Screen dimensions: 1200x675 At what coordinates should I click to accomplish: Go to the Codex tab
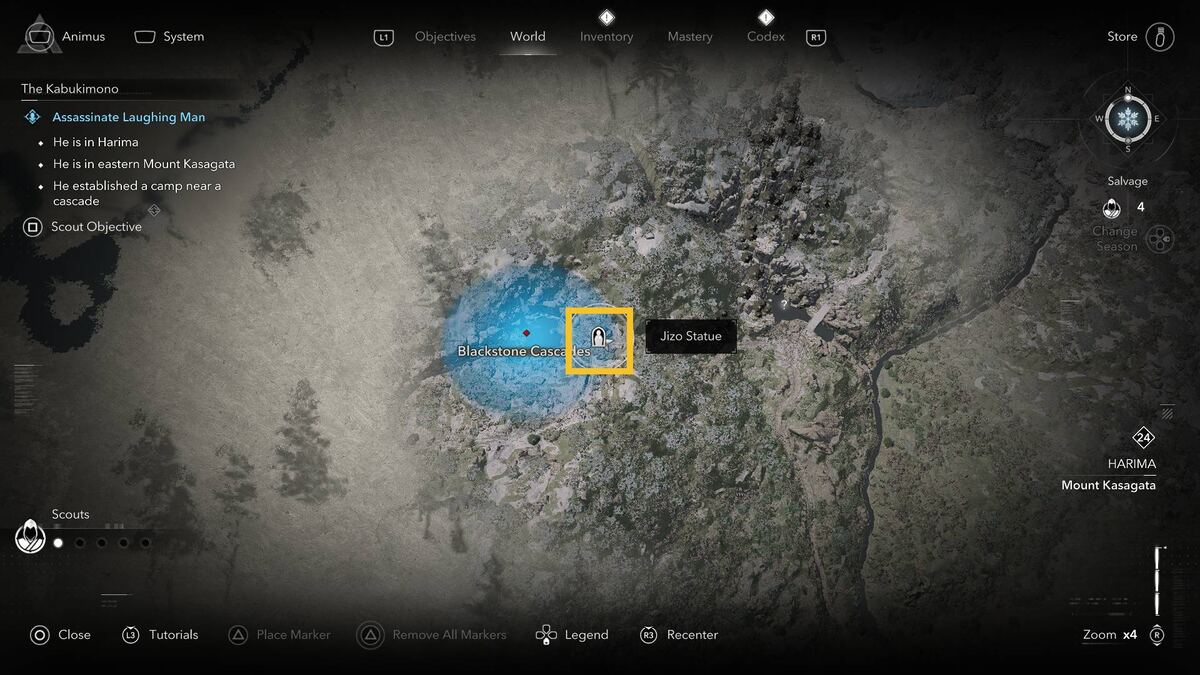point(765,37)
